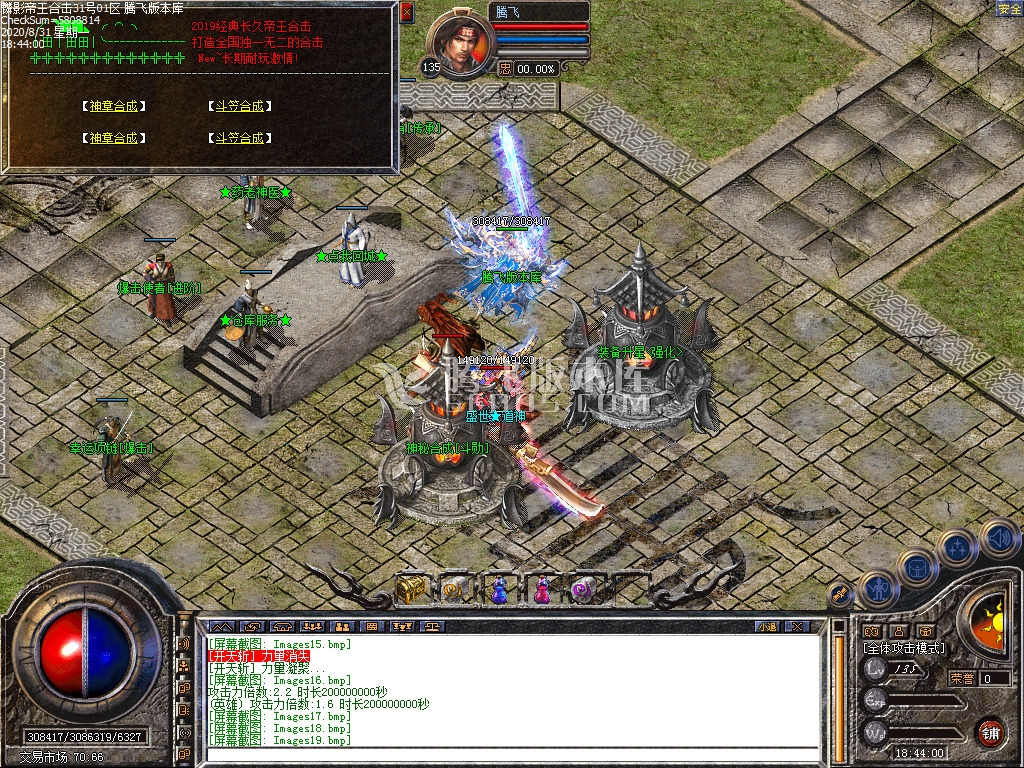Close the NPC dialogue panel
1024x768 pixels.
coord(406,13)
